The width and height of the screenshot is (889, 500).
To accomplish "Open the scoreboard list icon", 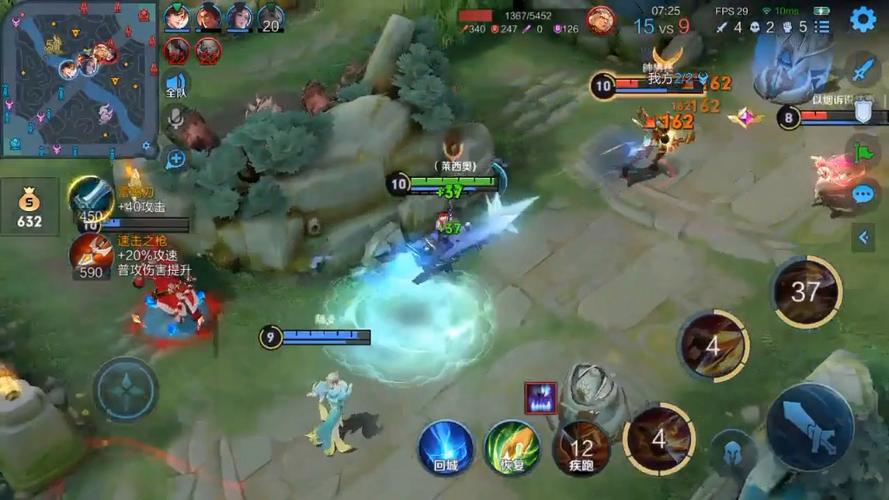I will click(822, 27).
